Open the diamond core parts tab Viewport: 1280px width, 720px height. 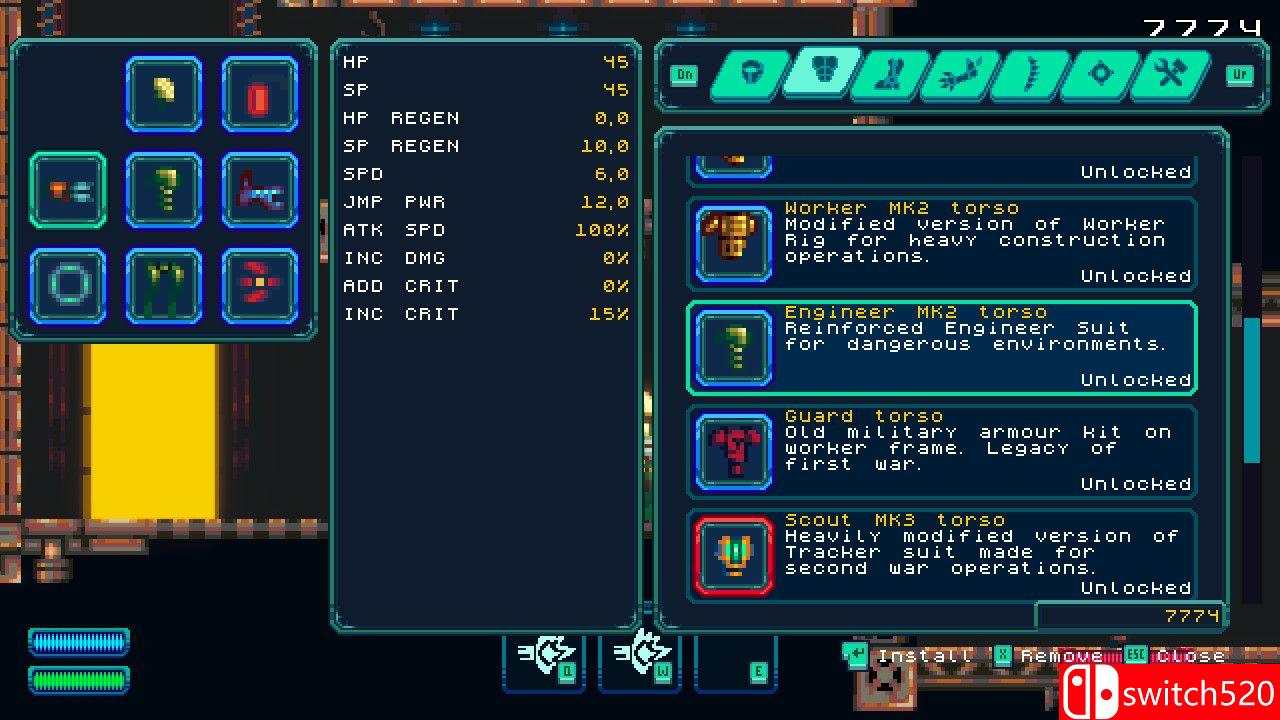coord(1098,74)
